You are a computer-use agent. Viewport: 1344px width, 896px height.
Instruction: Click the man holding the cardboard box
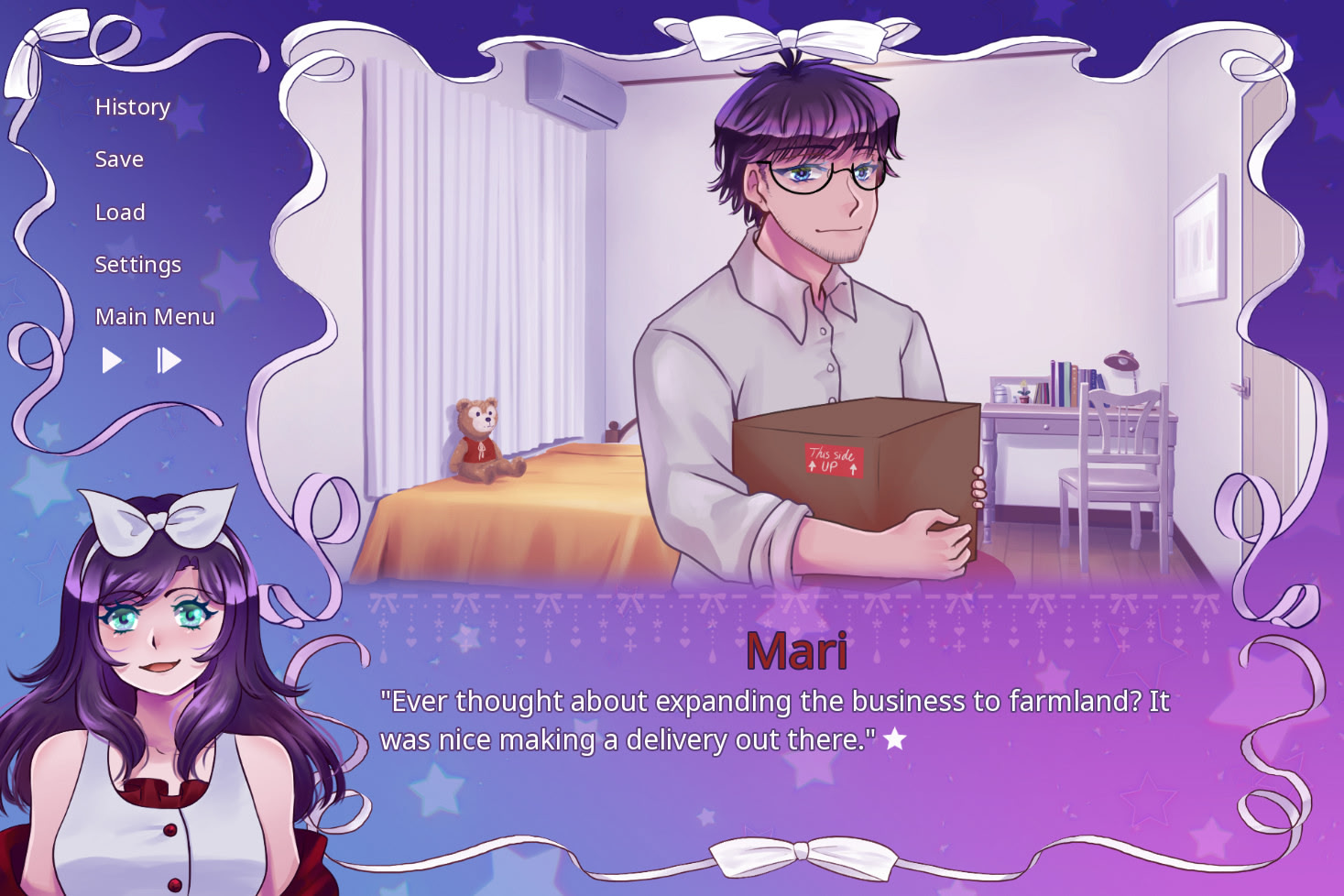(x=806, y=275)
